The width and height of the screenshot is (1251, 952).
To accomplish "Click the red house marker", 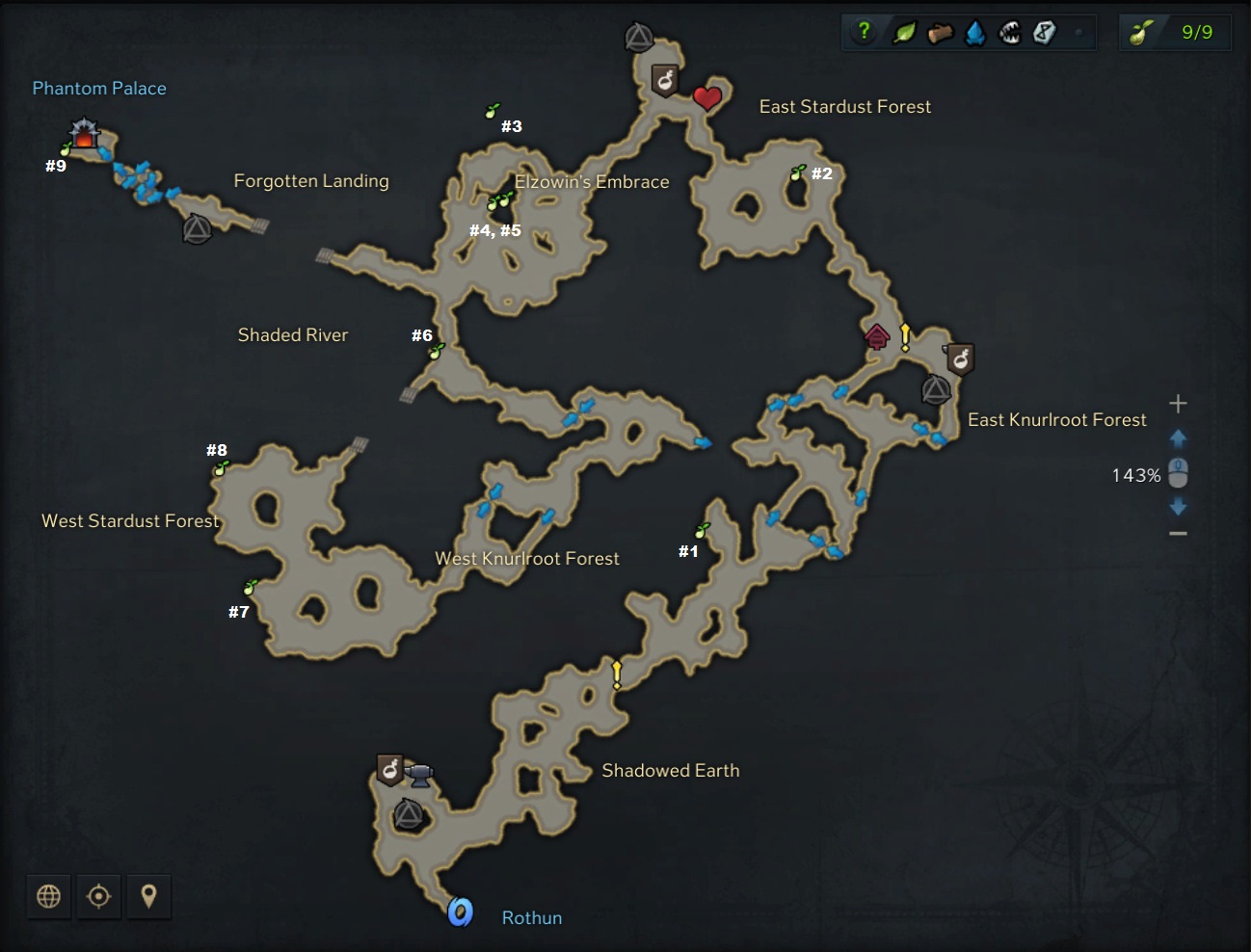I will (x=876, y=336).
